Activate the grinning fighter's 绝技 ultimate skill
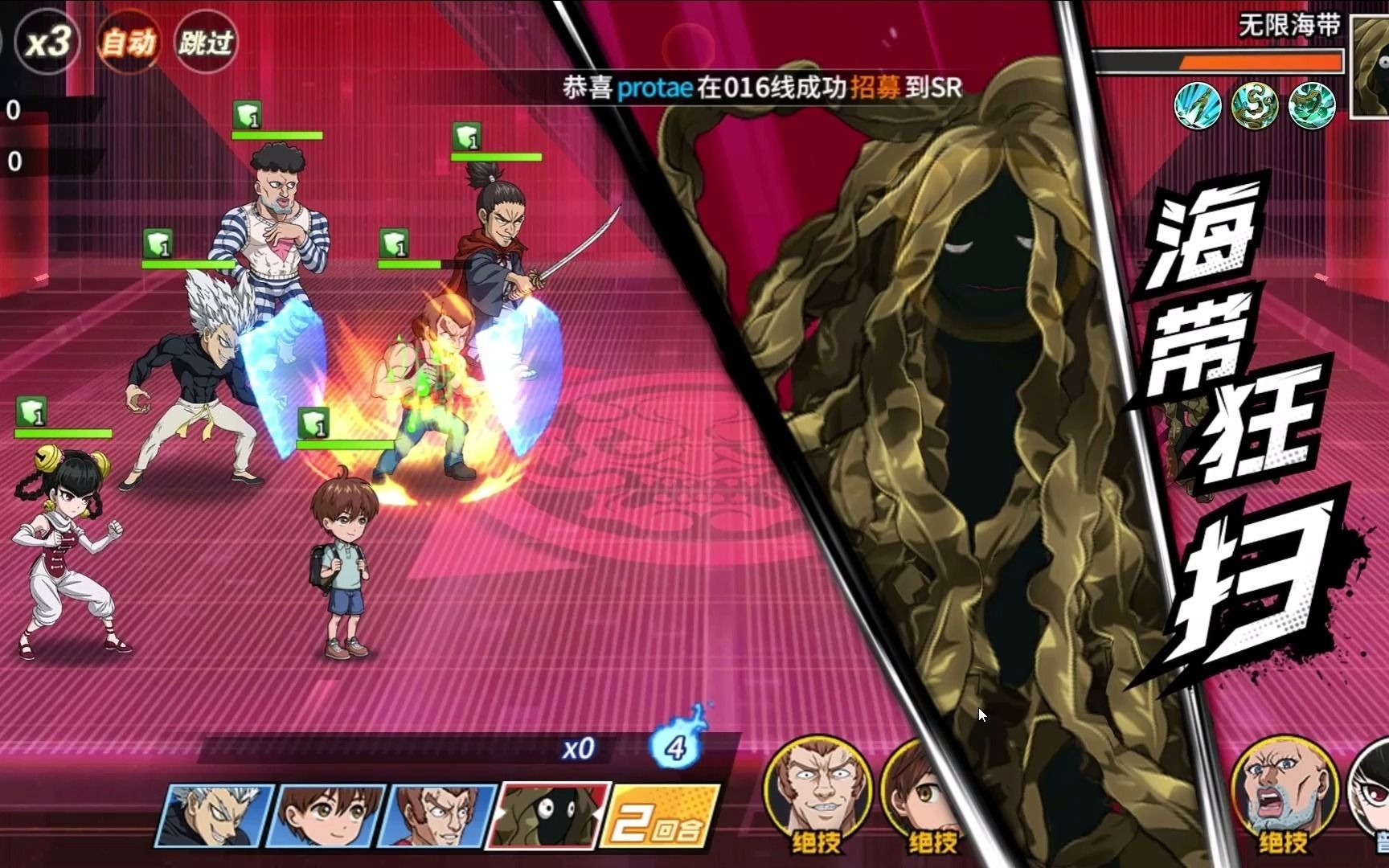Screen dimensions: 1389x868 (817, 792)
